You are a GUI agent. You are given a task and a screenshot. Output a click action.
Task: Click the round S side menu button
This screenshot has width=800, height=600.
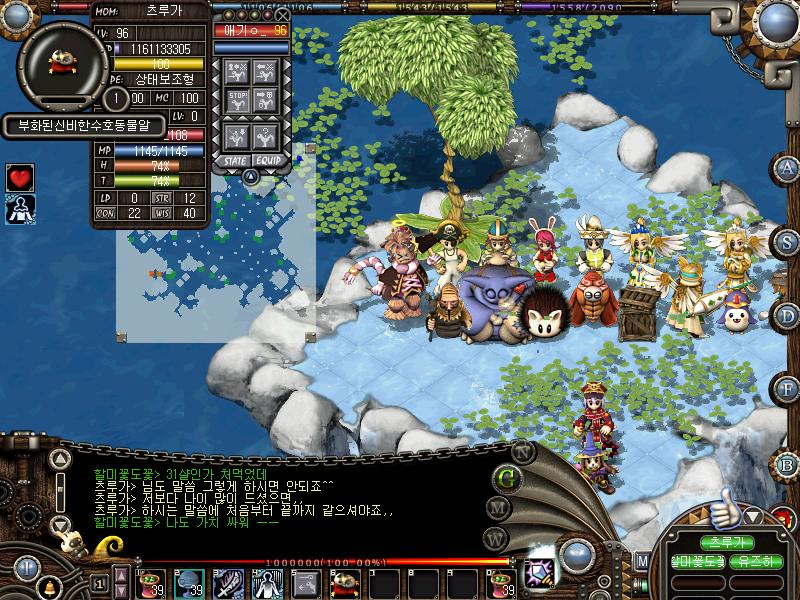point(788,241)
